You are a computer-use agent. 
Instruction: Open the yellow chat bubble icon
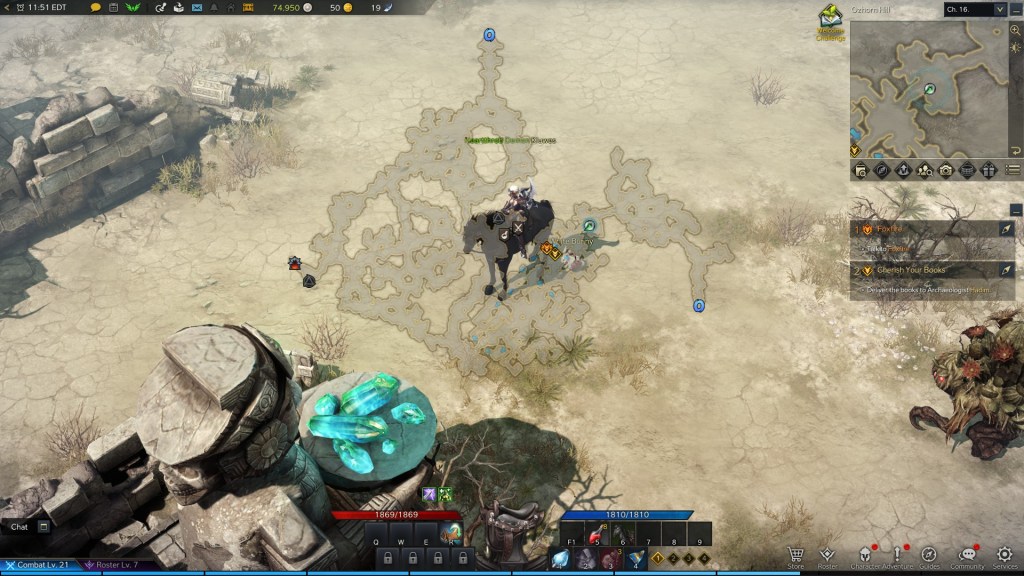[x=96, y=7]
